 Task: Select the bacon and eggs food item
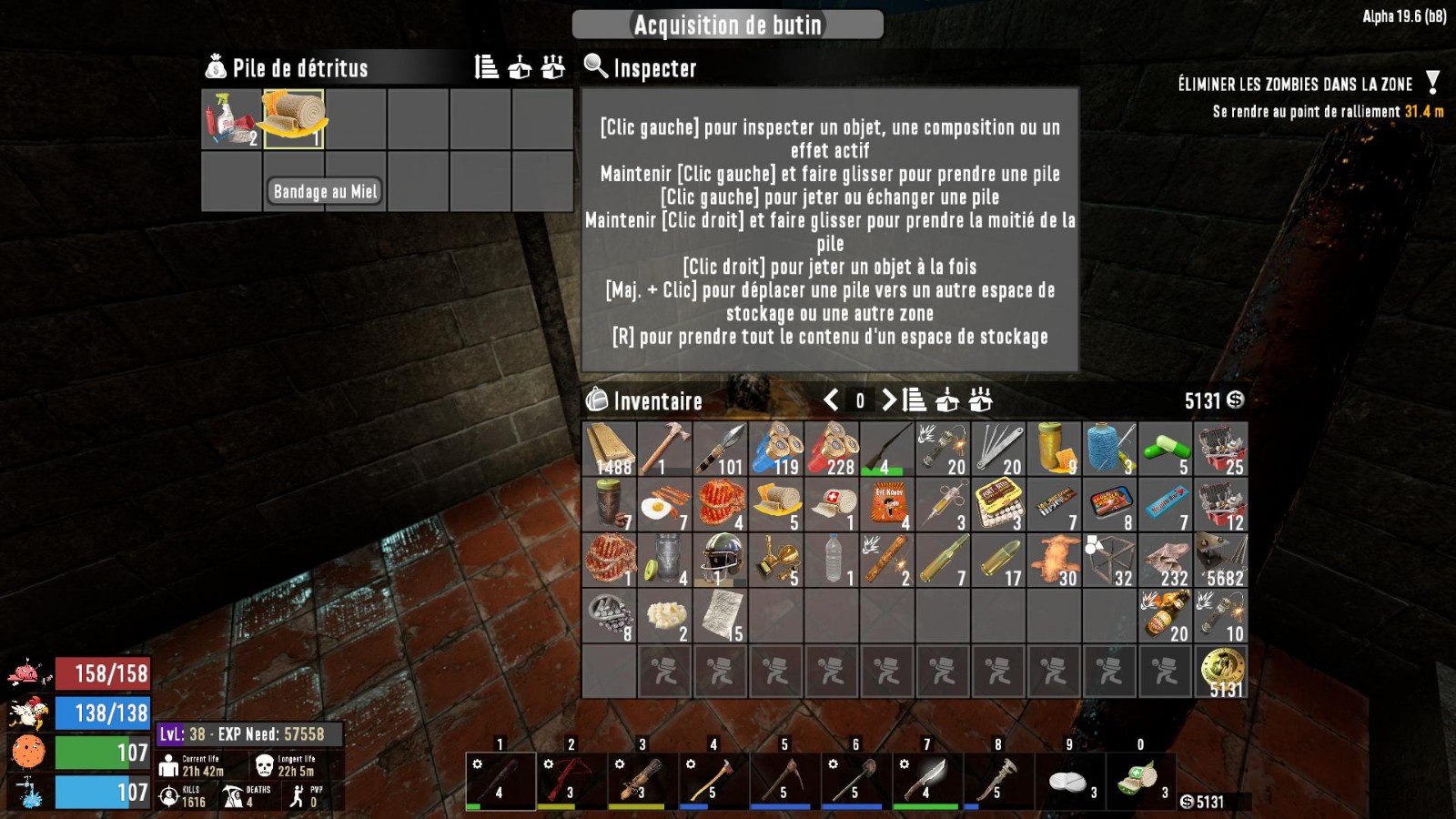(665, 505)
